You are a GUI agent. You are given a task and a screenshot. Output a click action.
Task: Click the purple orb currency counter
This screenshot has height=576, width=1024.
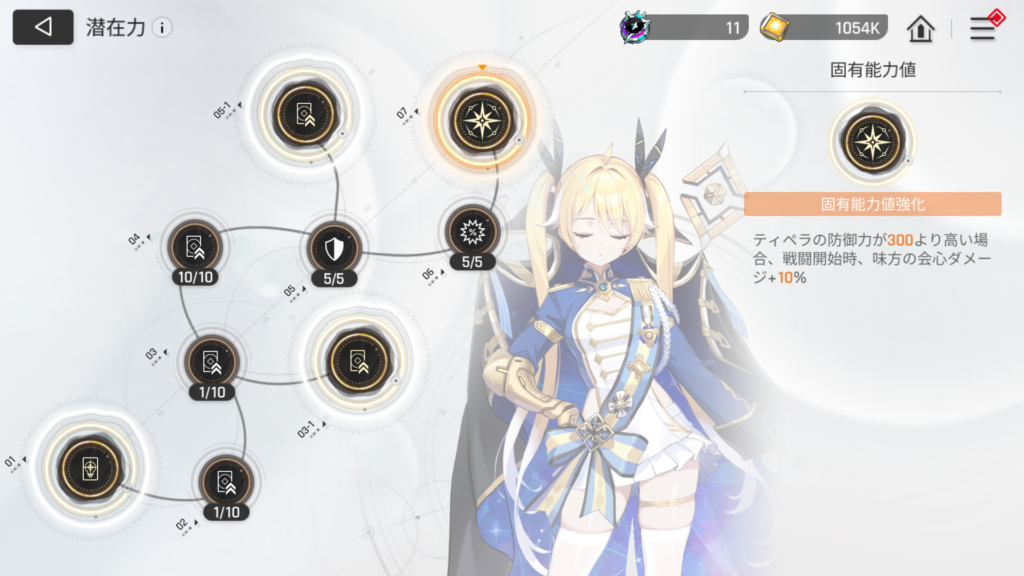pyautogui.click(x=684, y=28)
